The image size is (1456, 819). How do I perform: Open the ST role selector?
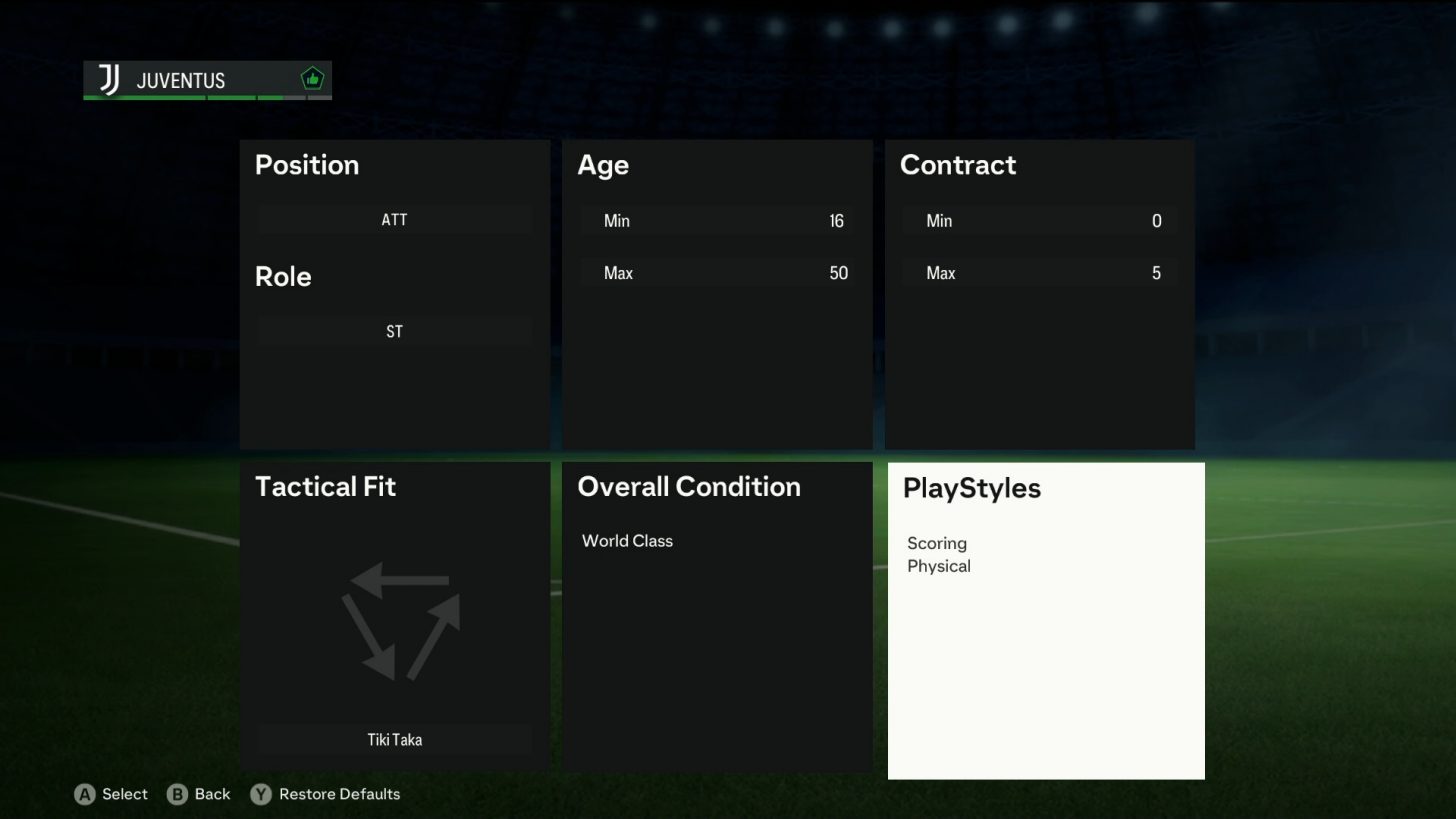[x=393, y=331]
